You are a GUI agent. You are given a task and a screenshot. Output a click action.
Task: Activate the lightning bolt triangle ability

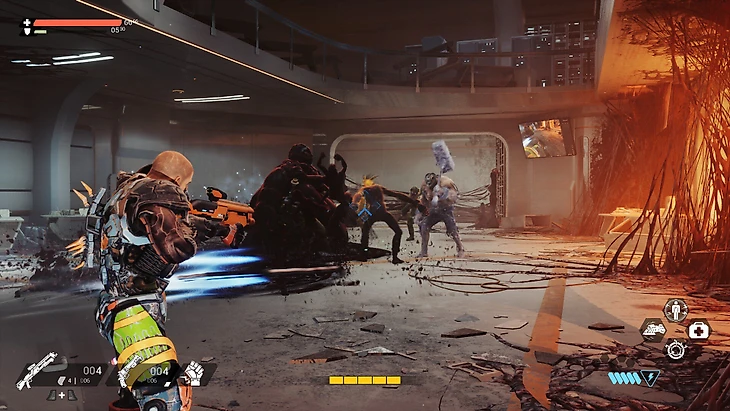pos(651,377)
